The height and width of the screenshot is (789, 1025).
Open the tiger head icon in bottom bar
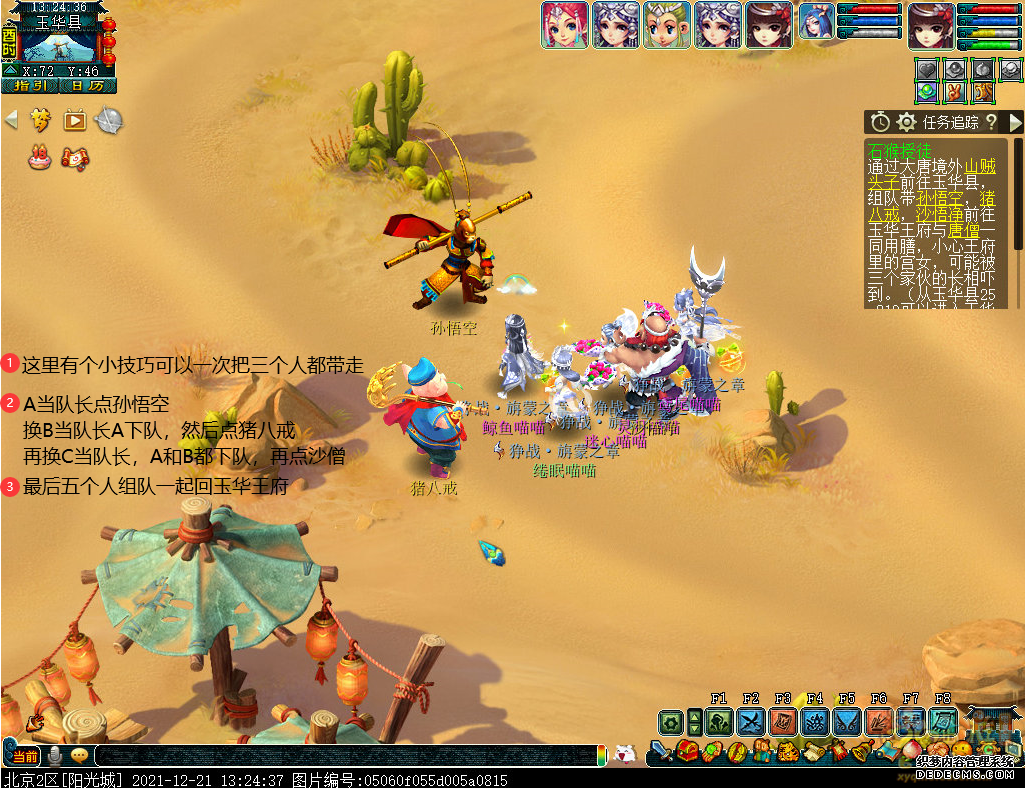point(788,752)
